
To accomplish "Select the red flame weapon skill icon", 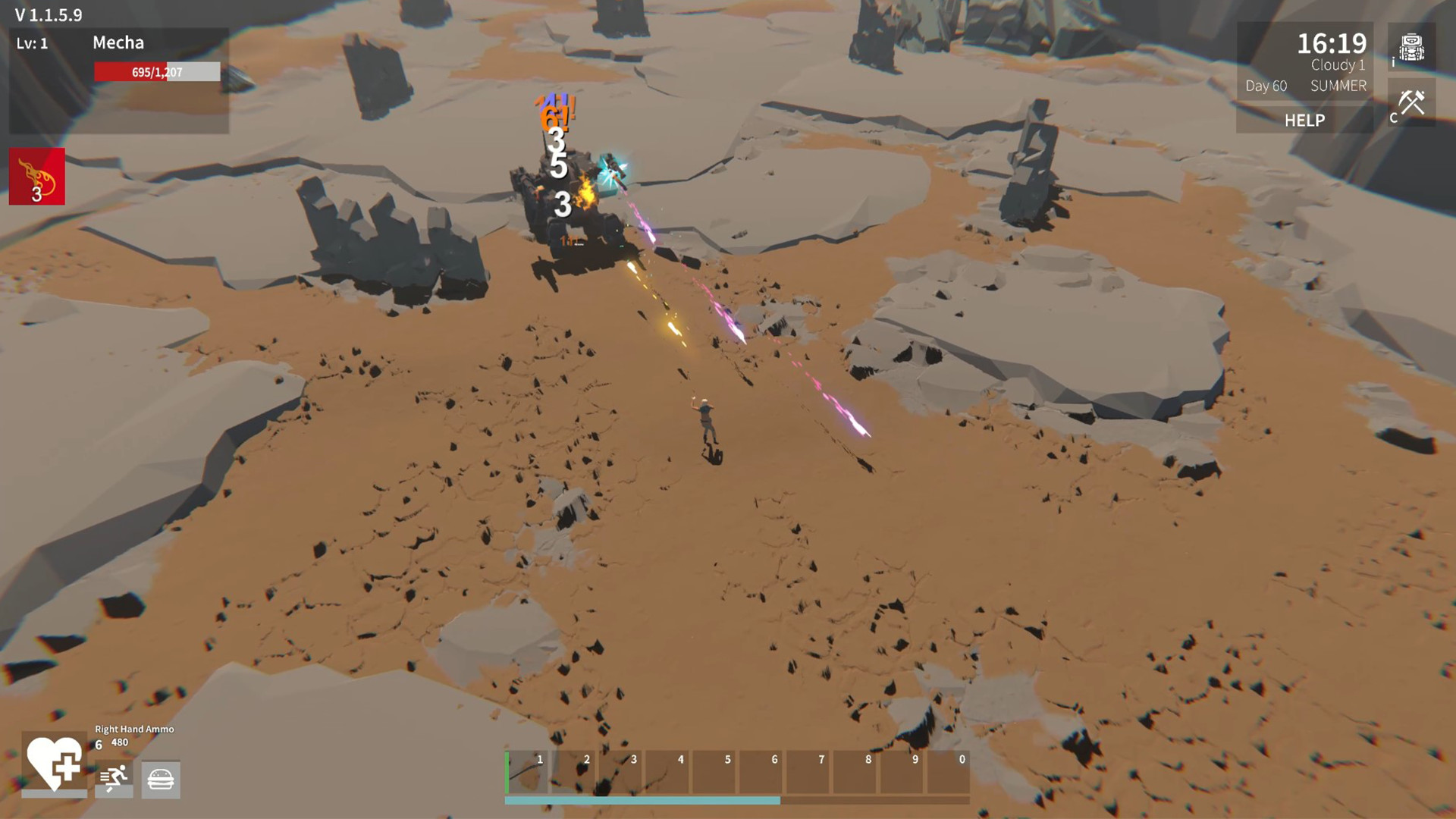I will click(x=36, y=177).
